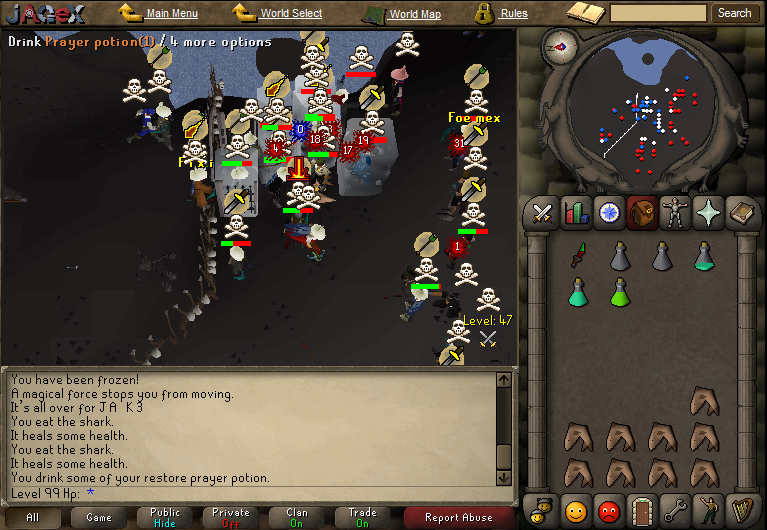Screen dimensions: 767x530
Task: Click the Search button
Action: pos(734,13)
